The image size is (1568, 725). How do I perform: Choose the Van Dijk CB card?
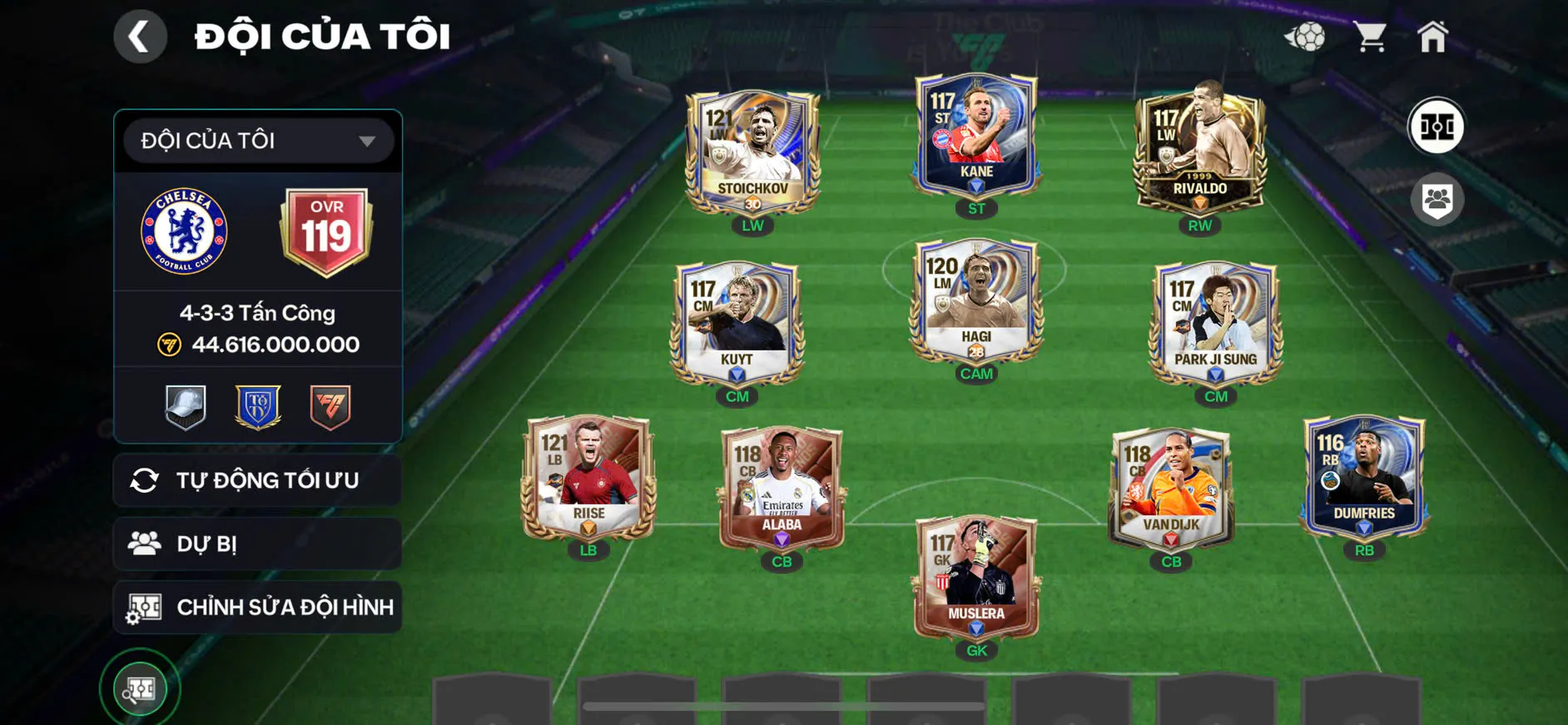point(1171,488)
